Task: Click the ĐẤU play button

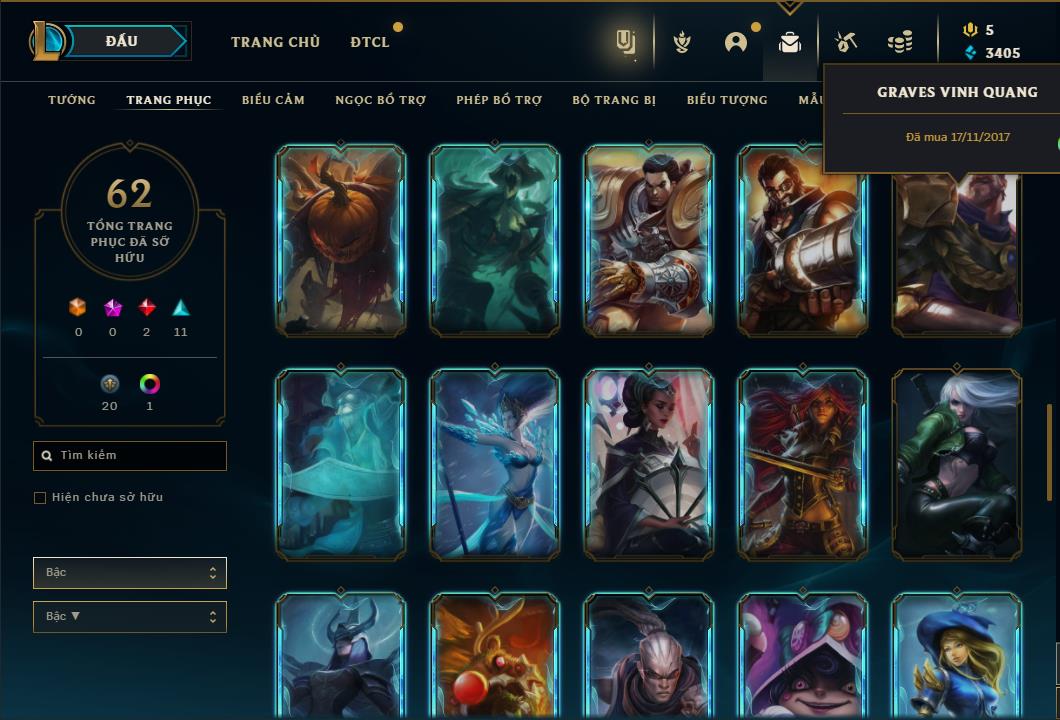Action: (122, 41)
